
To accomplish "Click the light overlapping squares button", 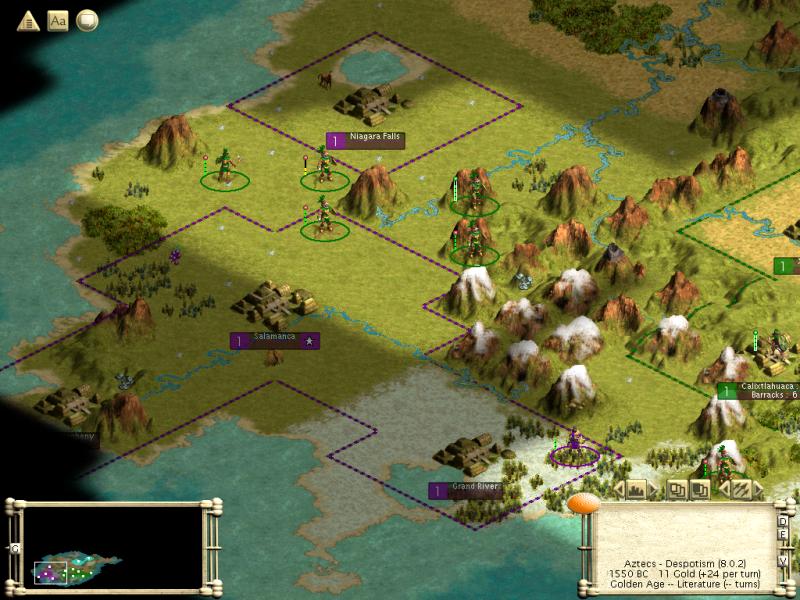I will click(678, 489).
